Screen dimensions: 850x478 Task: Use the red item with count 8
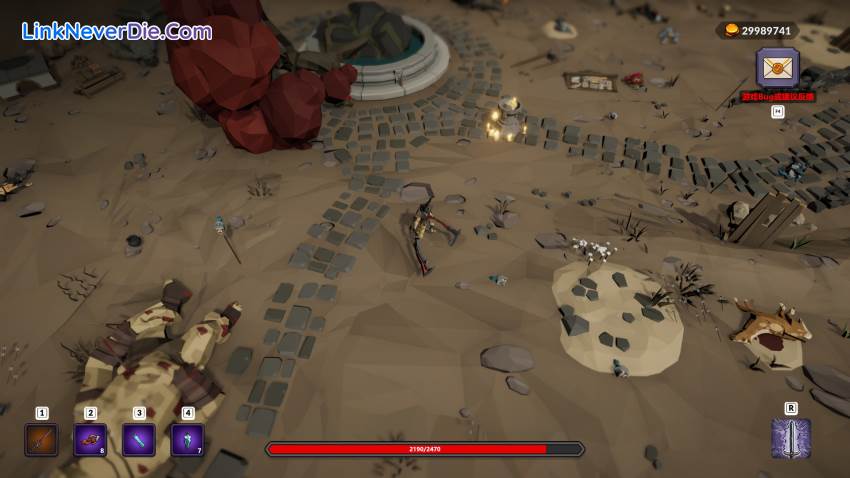click(90, 439)
